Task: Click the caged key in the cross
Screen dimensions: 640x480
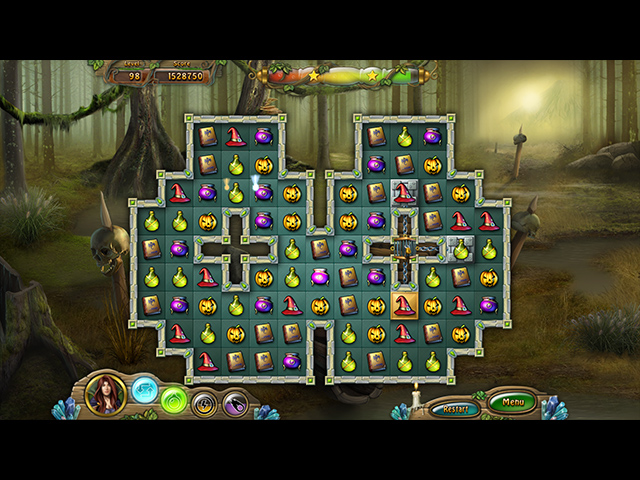Action: pos(404,249)
